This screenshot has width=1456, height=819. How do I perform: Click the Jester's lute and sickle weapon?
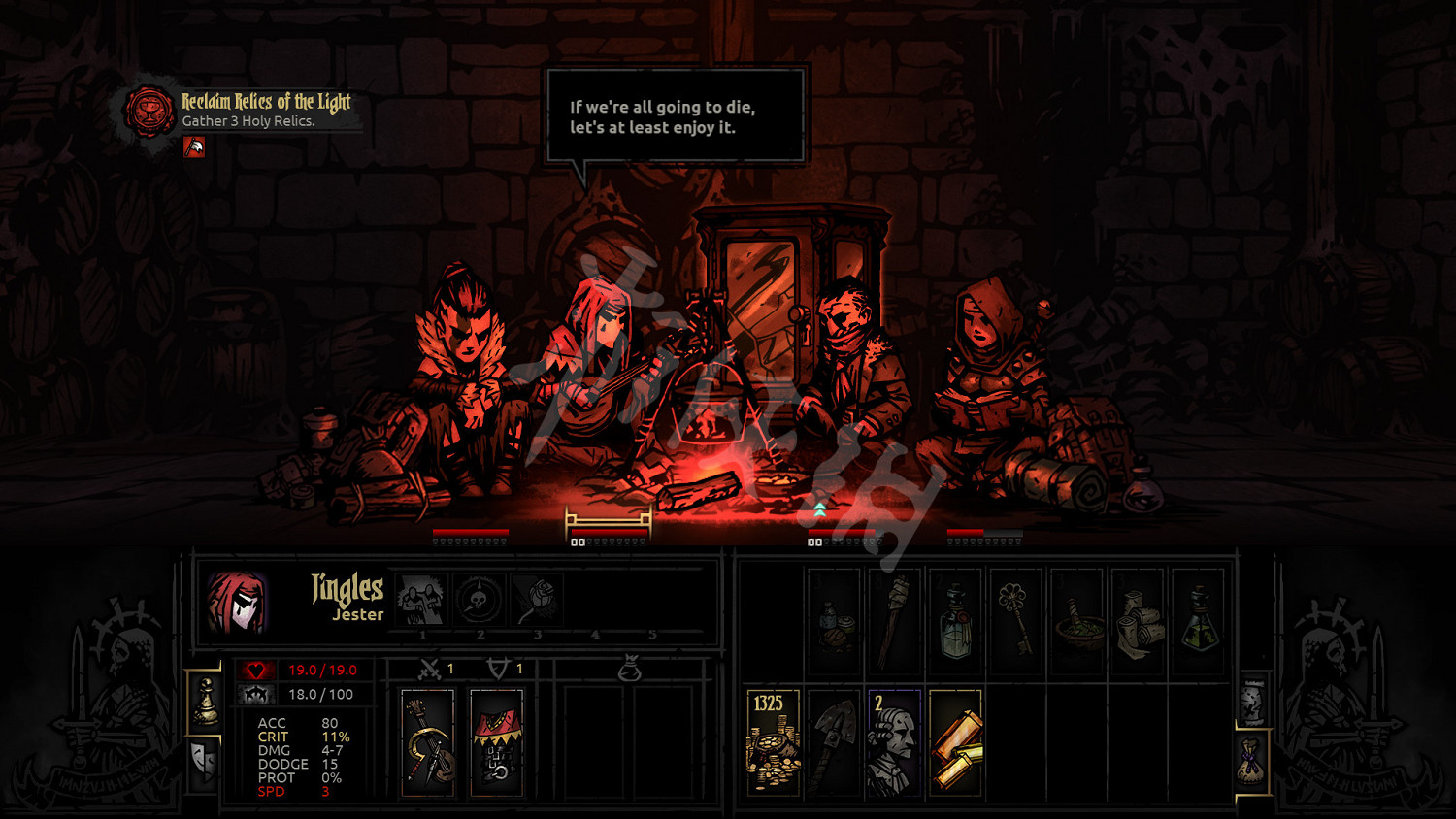point(428,743)
